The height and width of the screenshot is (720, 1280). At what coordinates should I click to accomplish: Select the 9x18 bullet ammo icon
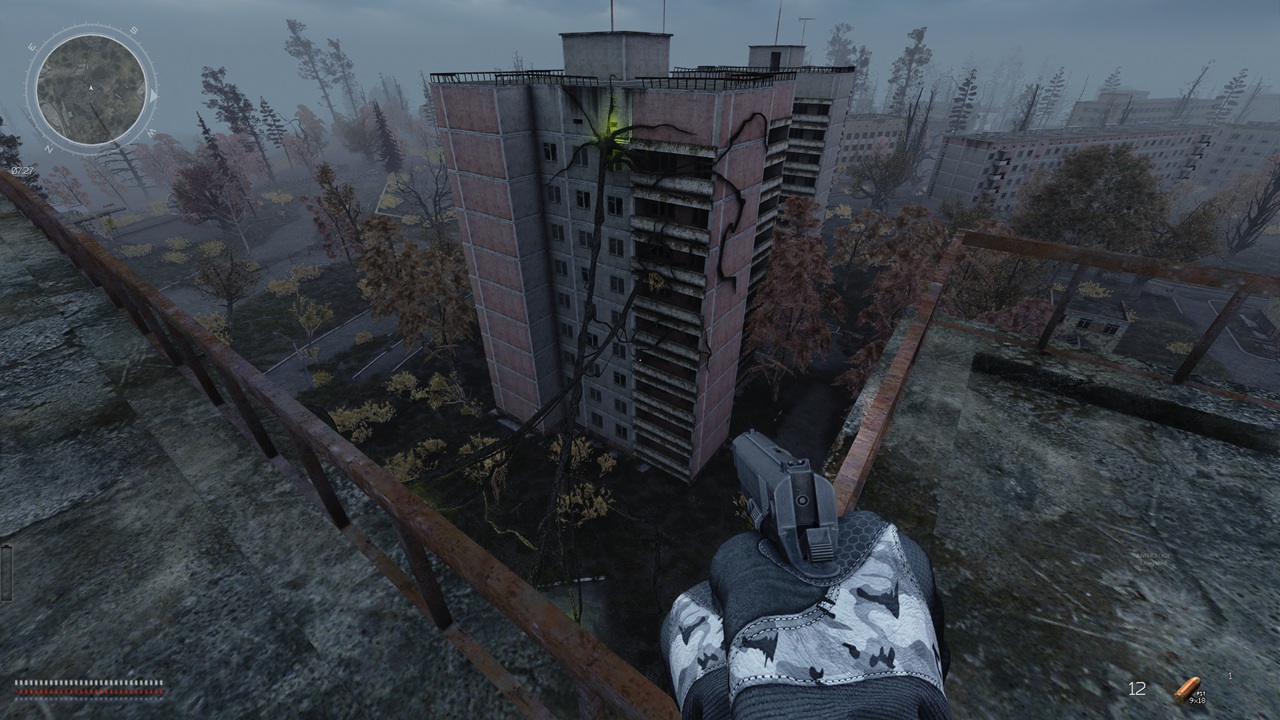click(x=1187, y=689)
